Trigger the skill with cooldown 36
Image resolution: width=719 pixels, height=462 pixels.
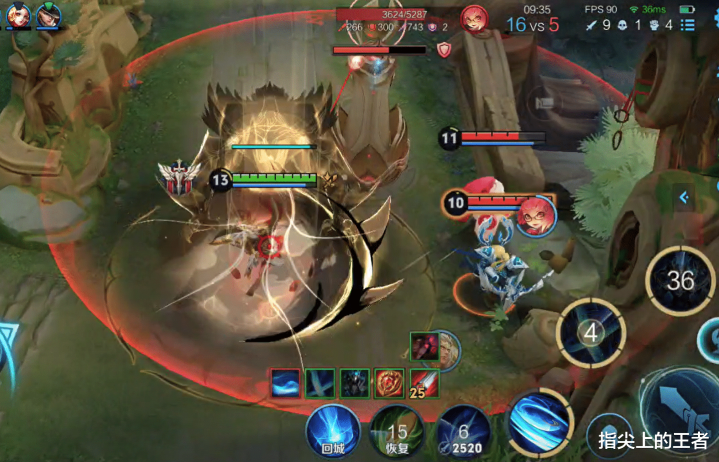click(x=680, y=279)
